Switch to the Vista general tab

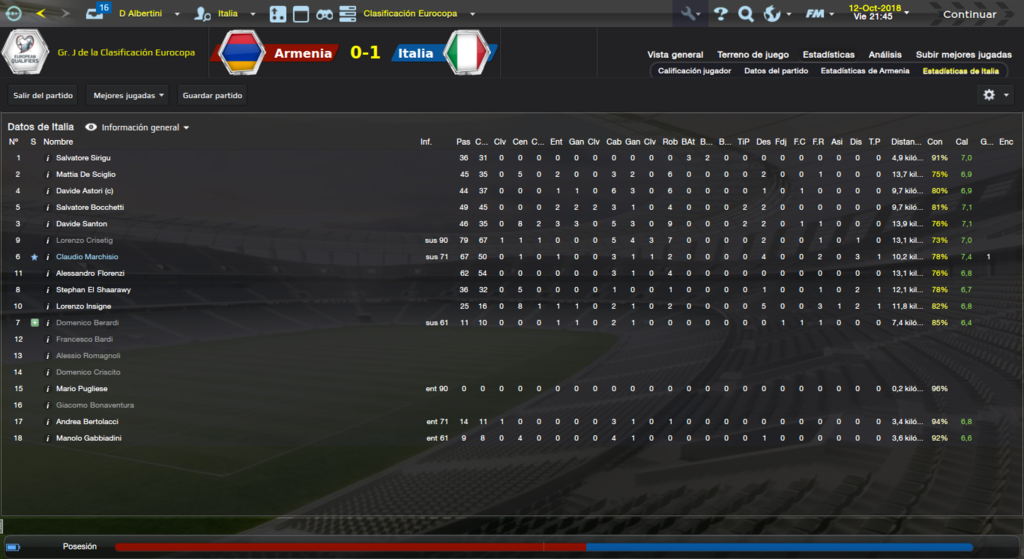coord(675,55)
